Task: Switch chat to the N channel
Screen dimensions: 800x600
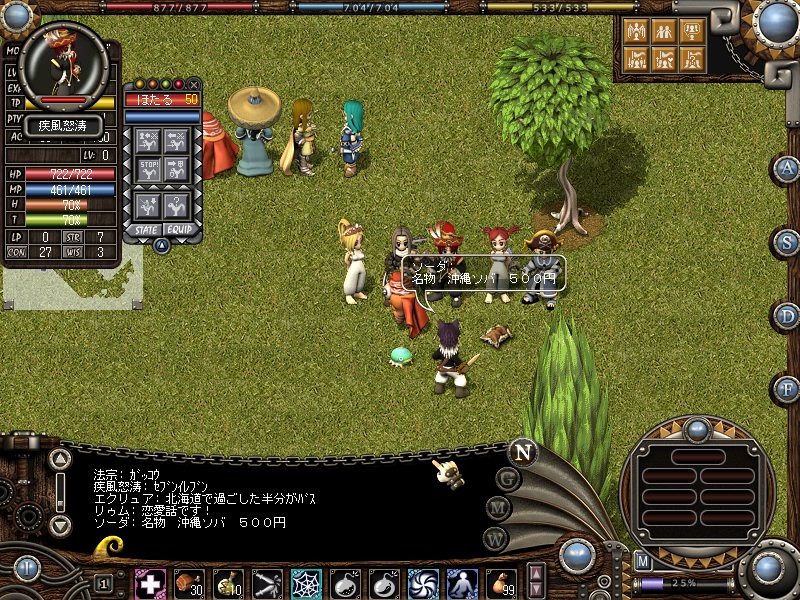Action: 522,452
